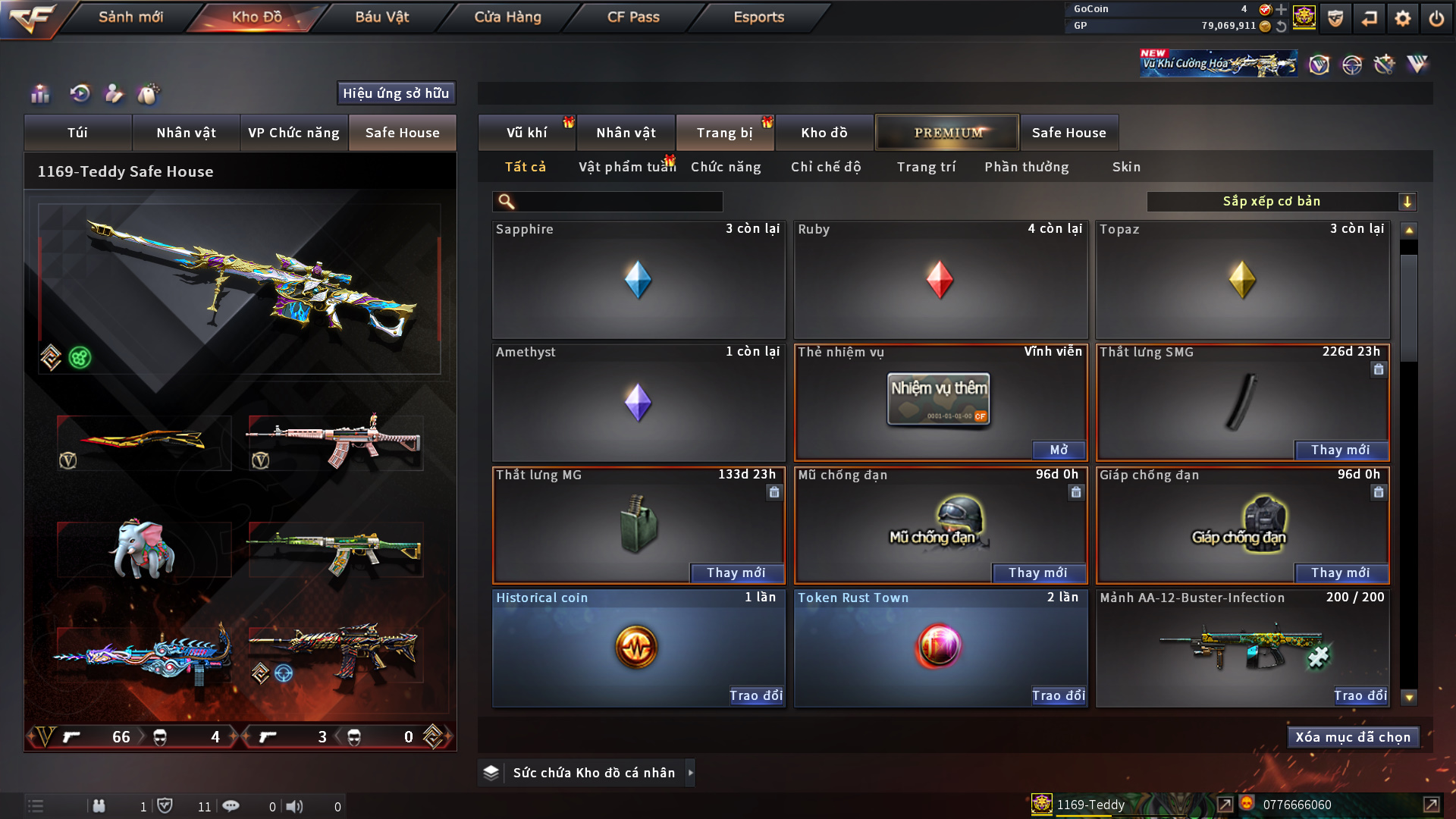Select the Chức năng filter
This screenshot has height=819, width=1456.
(725, 167)
